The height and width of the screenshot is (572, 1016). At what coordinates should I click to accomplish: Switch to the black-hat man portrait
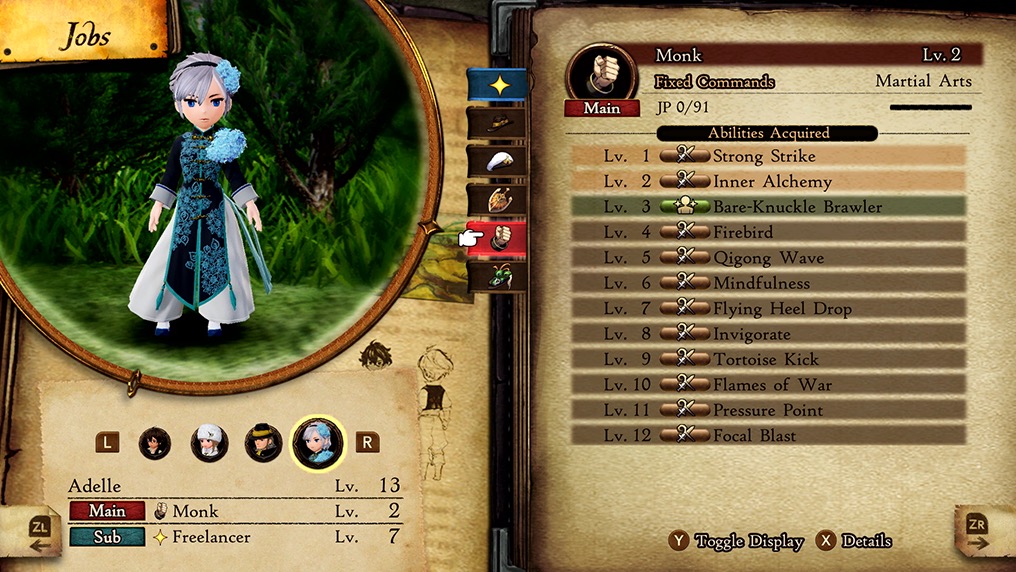[263, 442]
